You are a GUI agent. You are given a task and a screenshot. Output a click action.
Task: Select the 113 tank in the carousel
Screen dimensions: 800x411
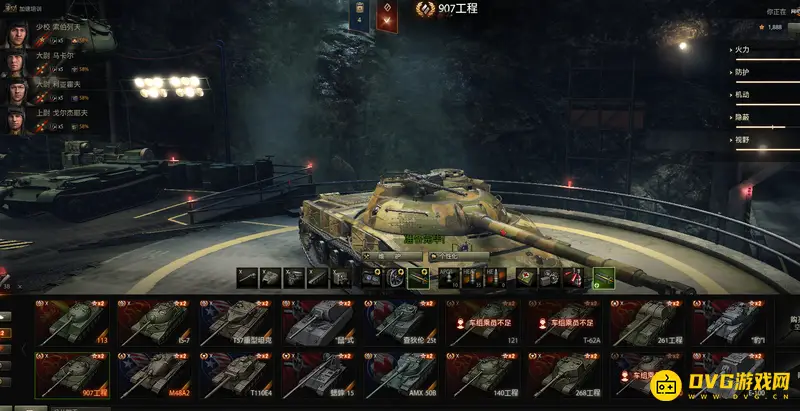(x=74, y=321)
